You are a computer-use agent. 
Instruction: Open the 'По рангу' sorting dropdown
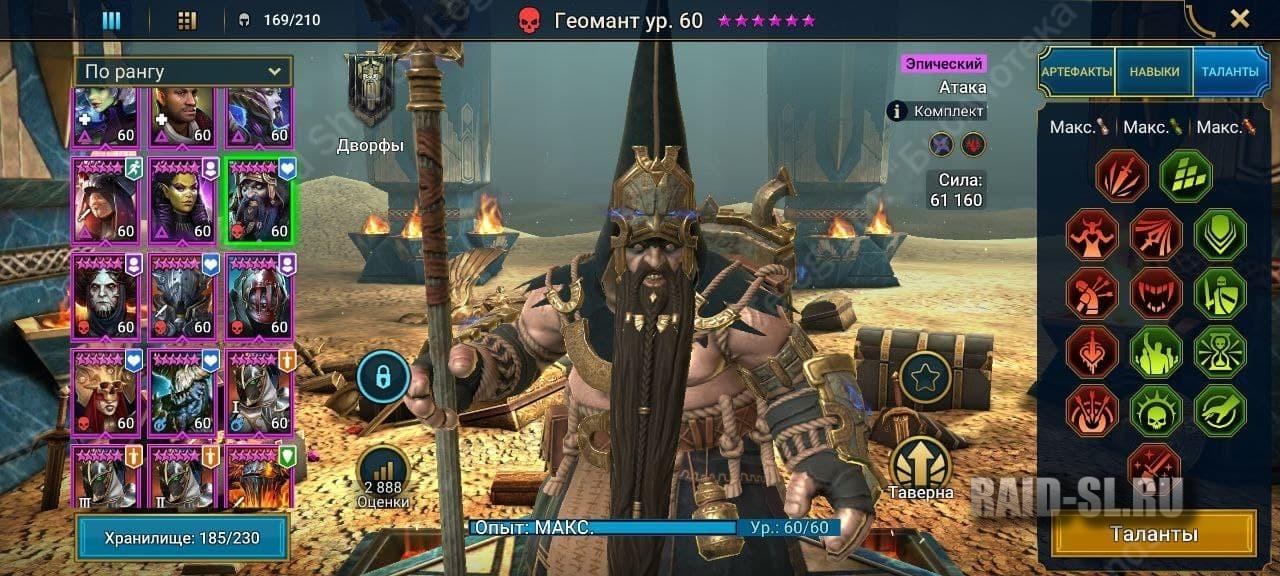pyautogui.click(x=183, y=72)
